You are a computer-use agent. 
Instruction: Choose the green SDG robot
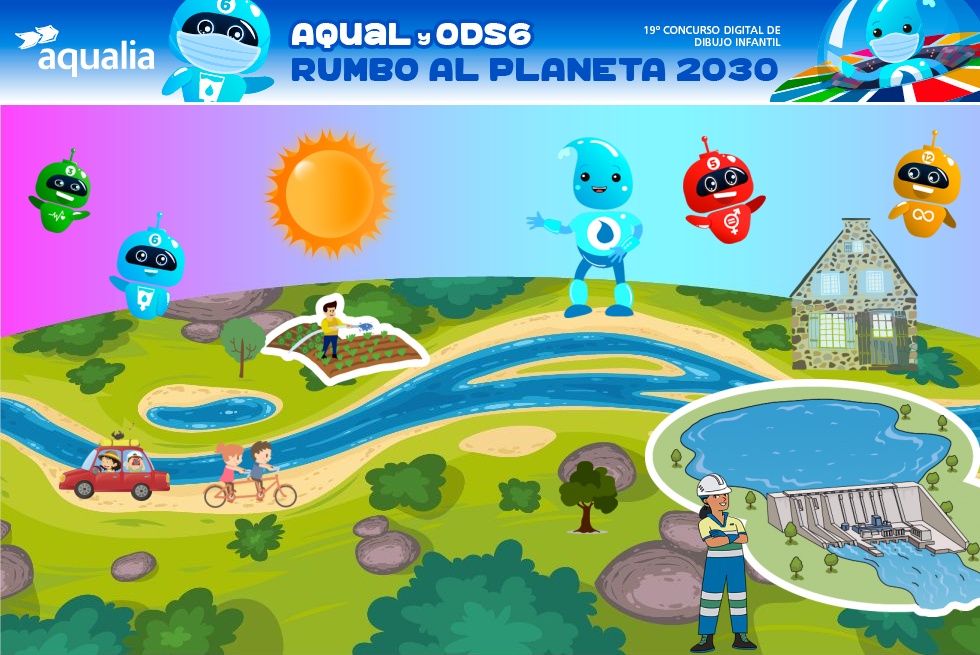(x=61, y=191)
